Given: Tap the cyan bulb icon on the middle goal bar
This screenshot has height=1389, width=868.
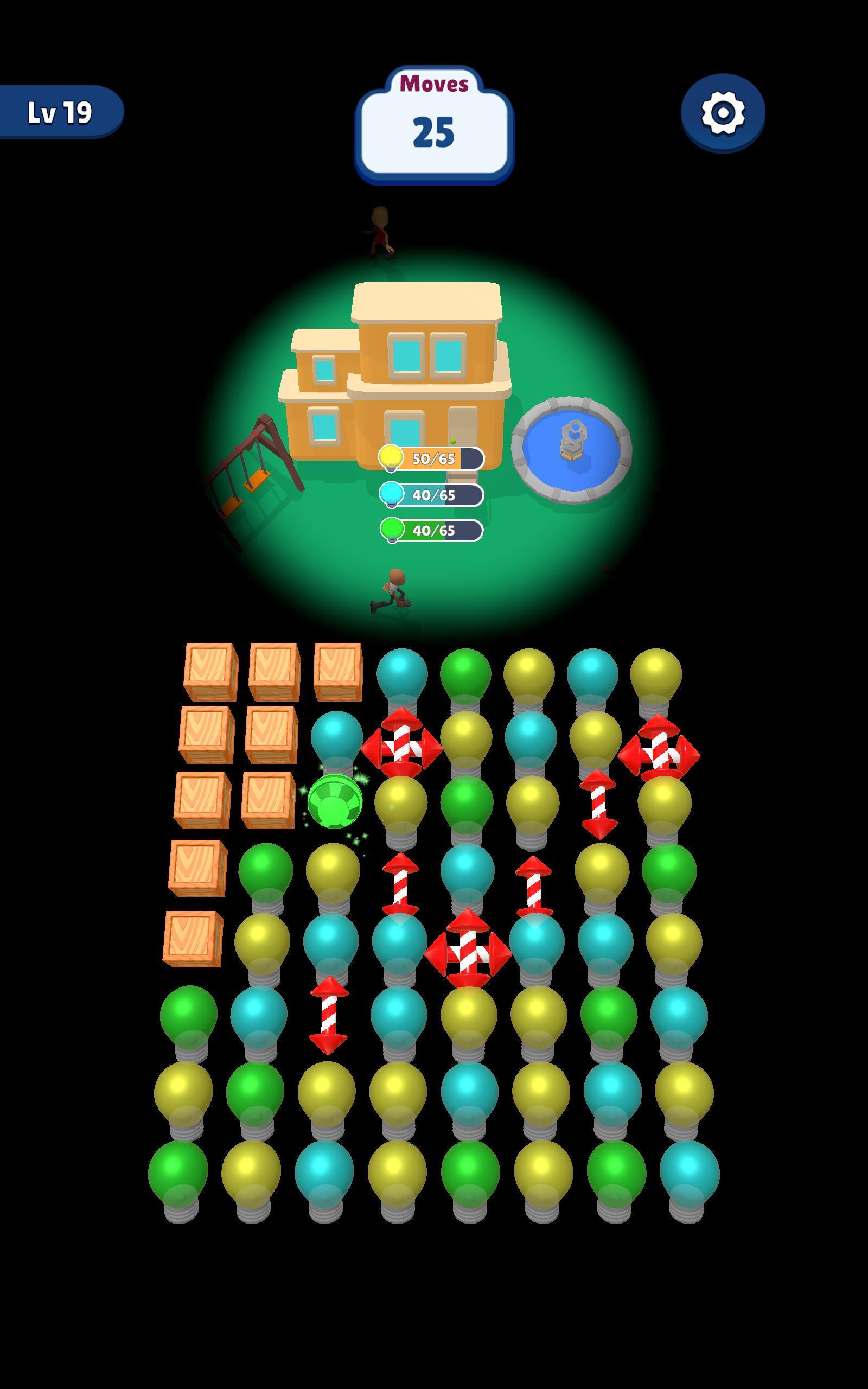Looking at the screenshot, I should 392,495.
